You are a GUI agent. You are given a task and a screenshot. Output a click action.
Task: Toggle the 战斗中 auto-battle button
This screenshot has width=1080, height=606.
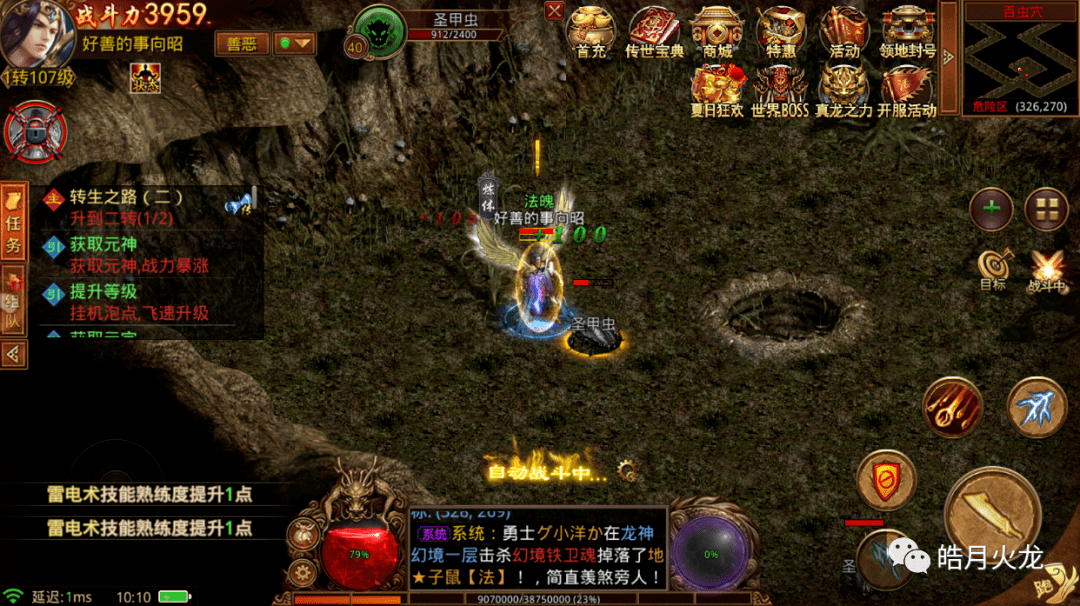click(1046, 266)
